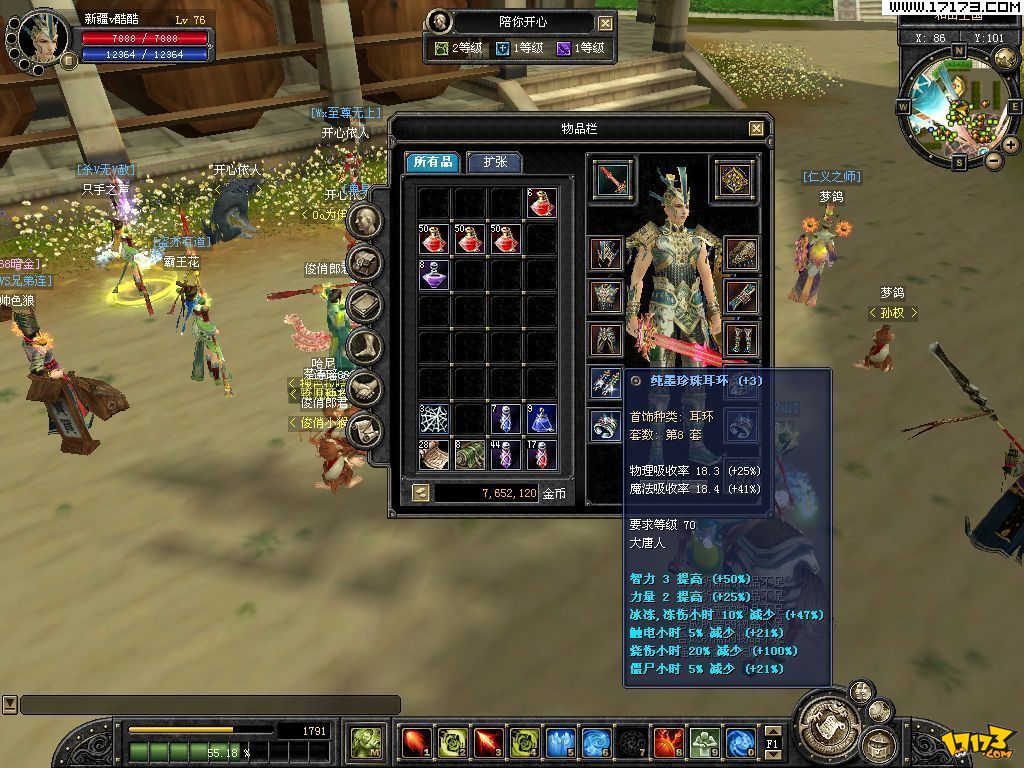Switch to the 扩张 tab

494,162
